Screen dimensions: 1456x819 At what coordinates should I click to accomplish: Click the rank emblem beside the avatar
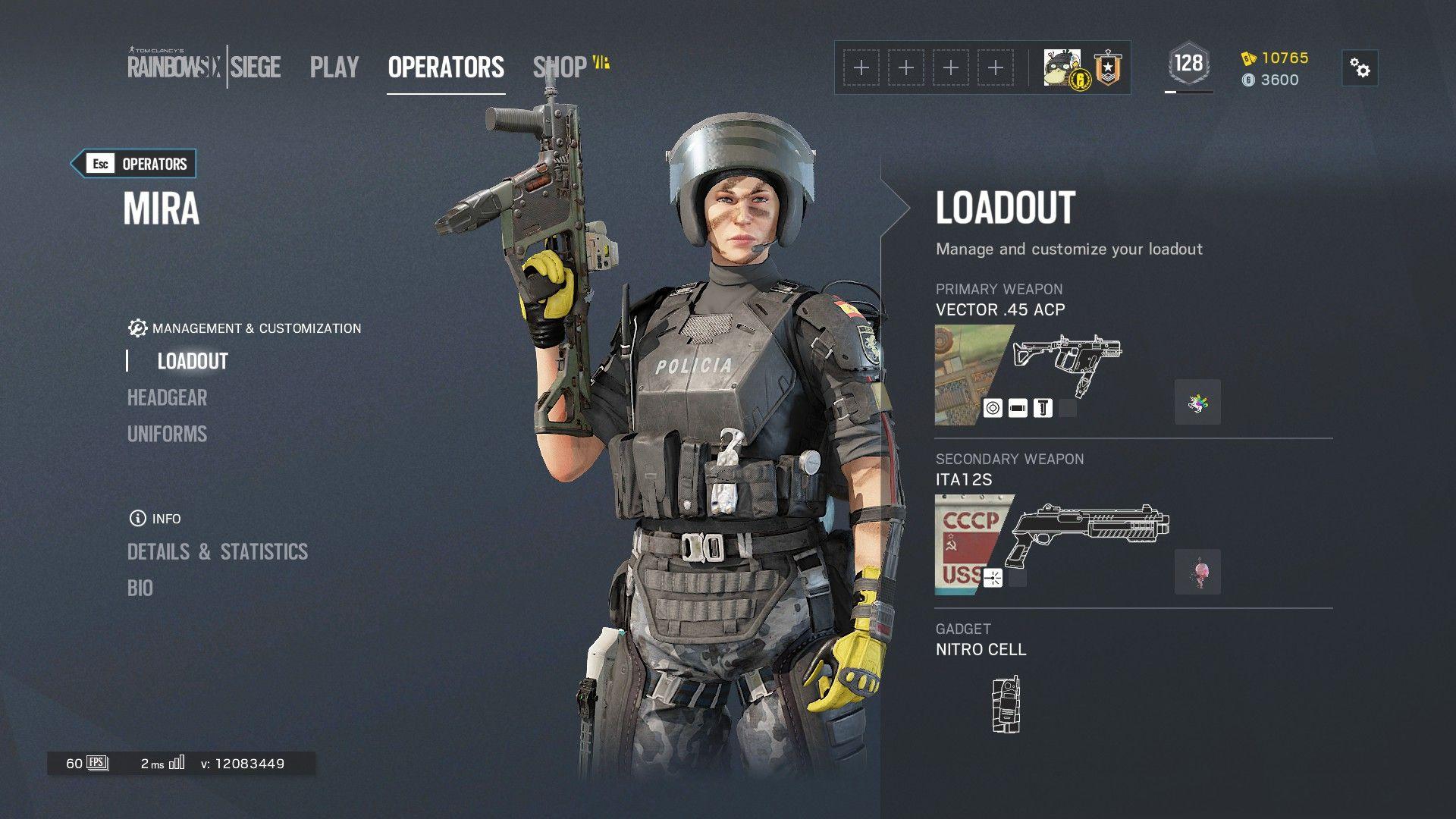tap(1108, 68)
